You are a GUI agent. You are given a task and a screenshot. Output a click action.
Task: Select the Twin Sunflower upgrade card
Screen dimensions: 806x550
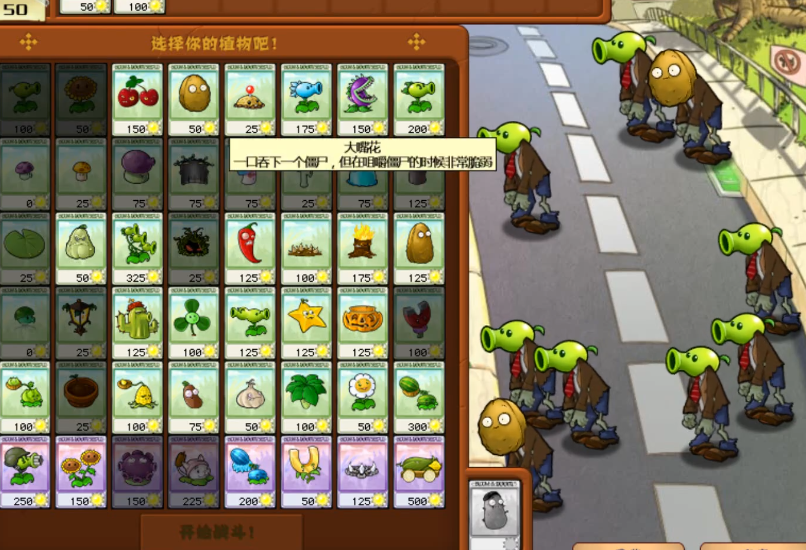coord(82,471)
